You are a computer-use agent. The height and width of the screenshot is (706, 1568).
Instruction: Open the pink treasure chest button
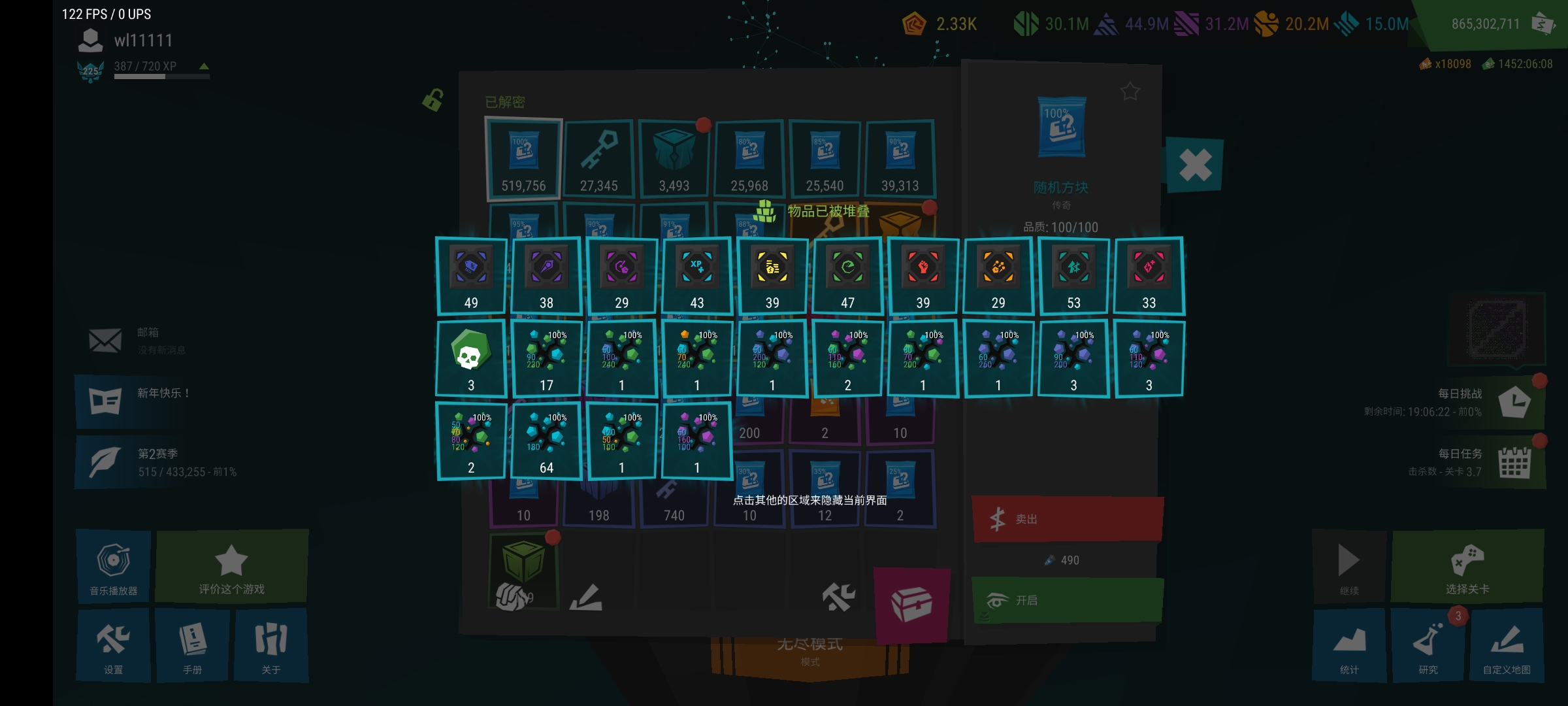tap(911, 604)
